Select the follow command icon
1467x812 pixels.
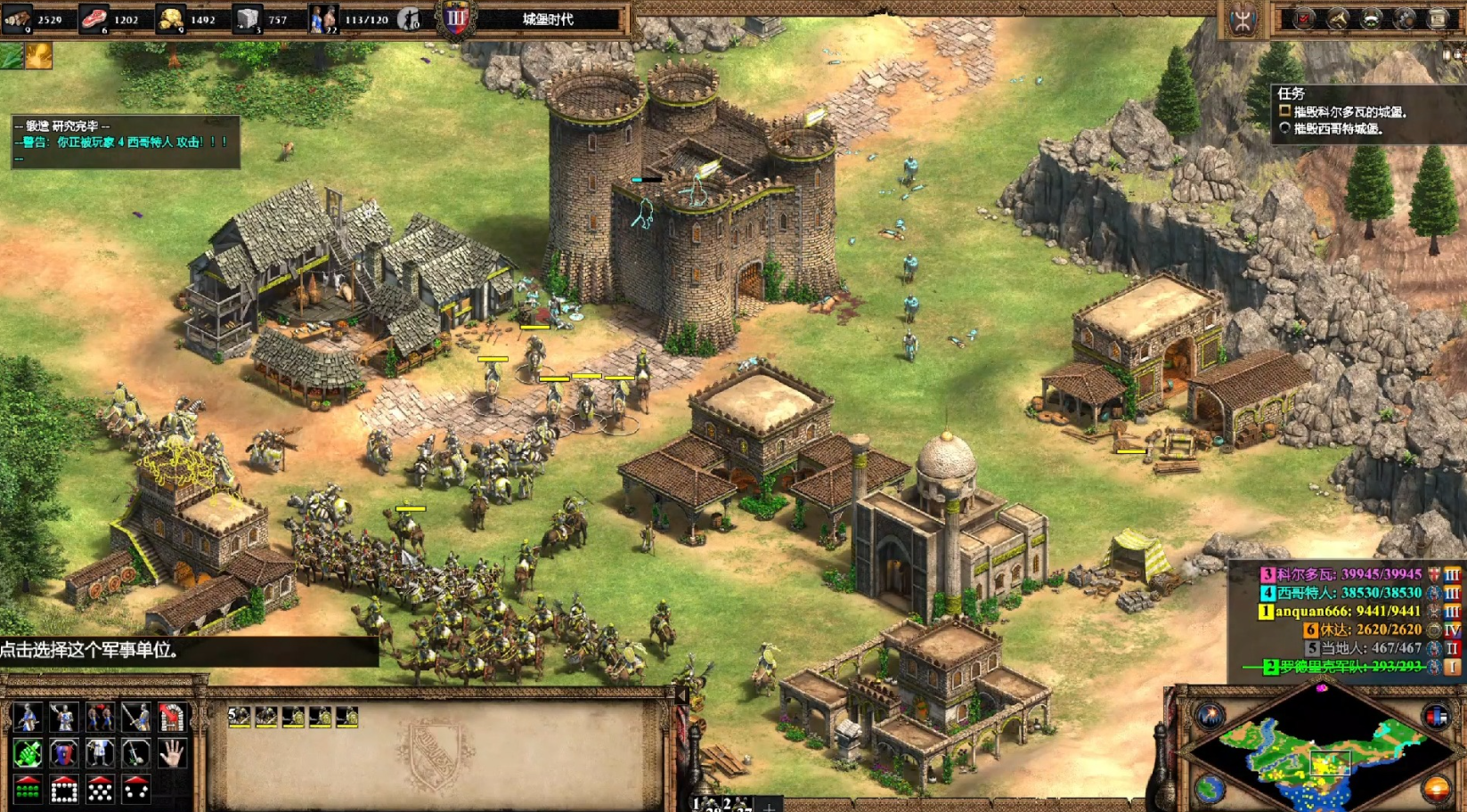tap(100, 717)
